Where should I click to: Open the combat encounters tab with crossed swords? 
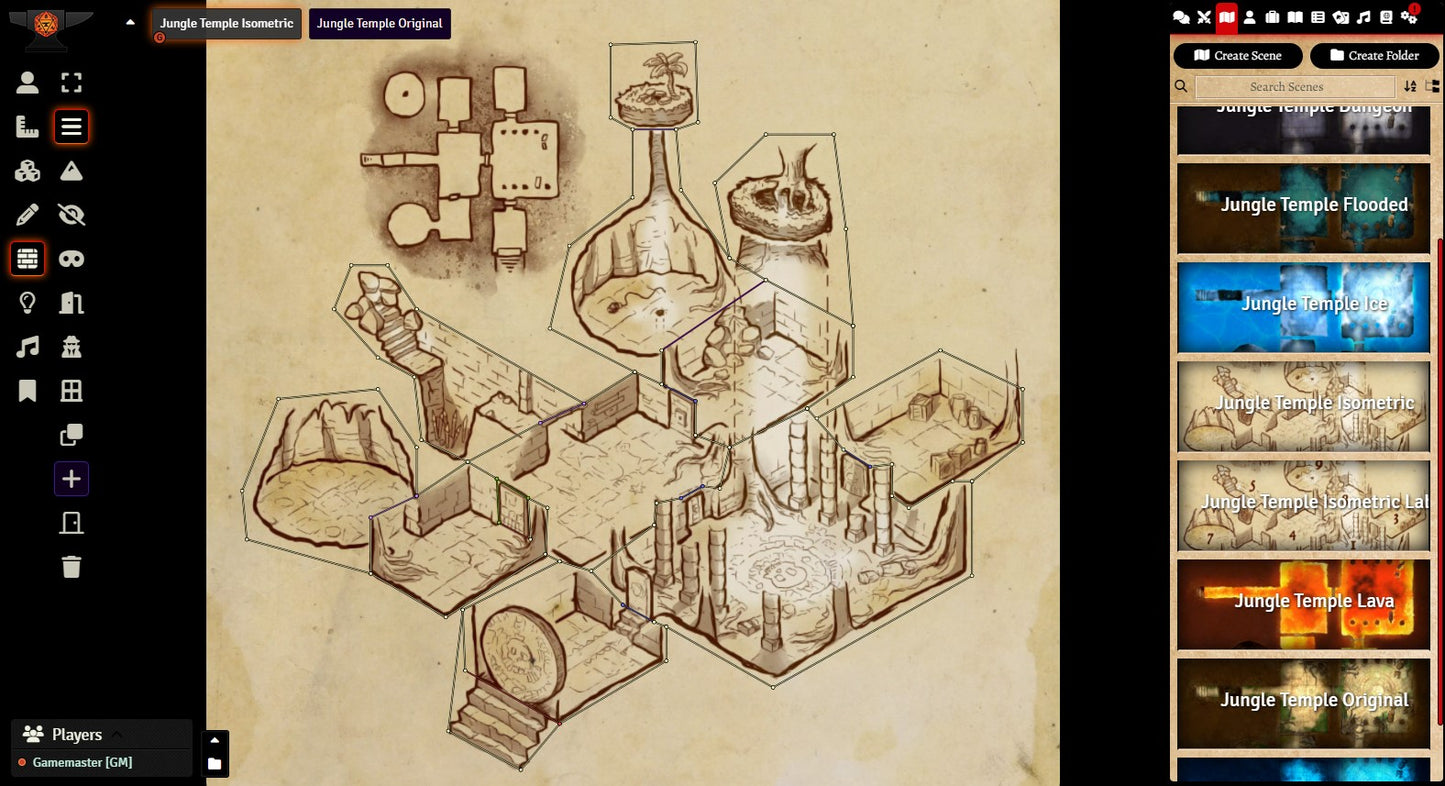(x=1204, y=17)
